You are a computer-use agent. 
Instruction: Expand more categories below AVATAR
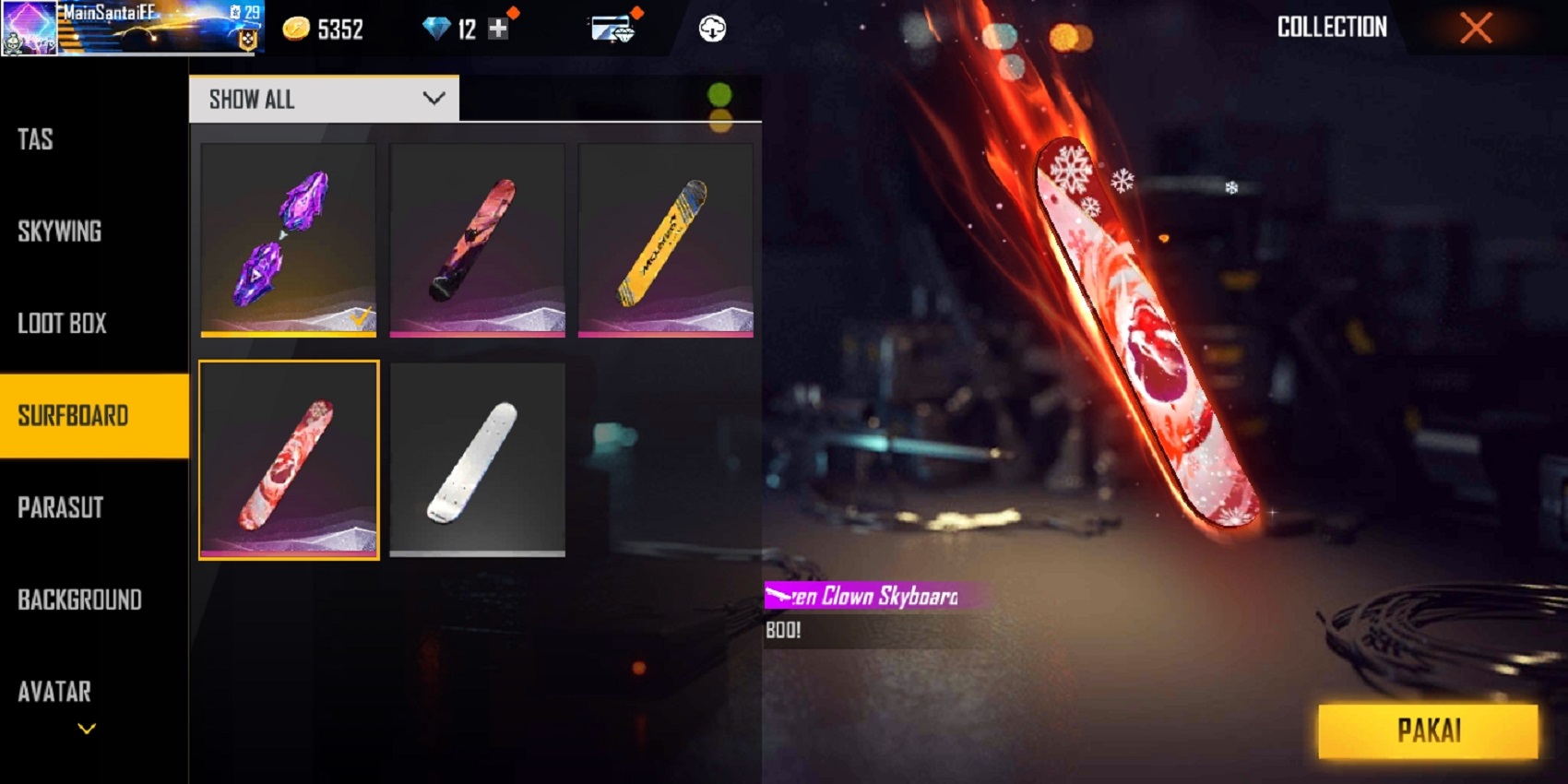click(86, 728)
